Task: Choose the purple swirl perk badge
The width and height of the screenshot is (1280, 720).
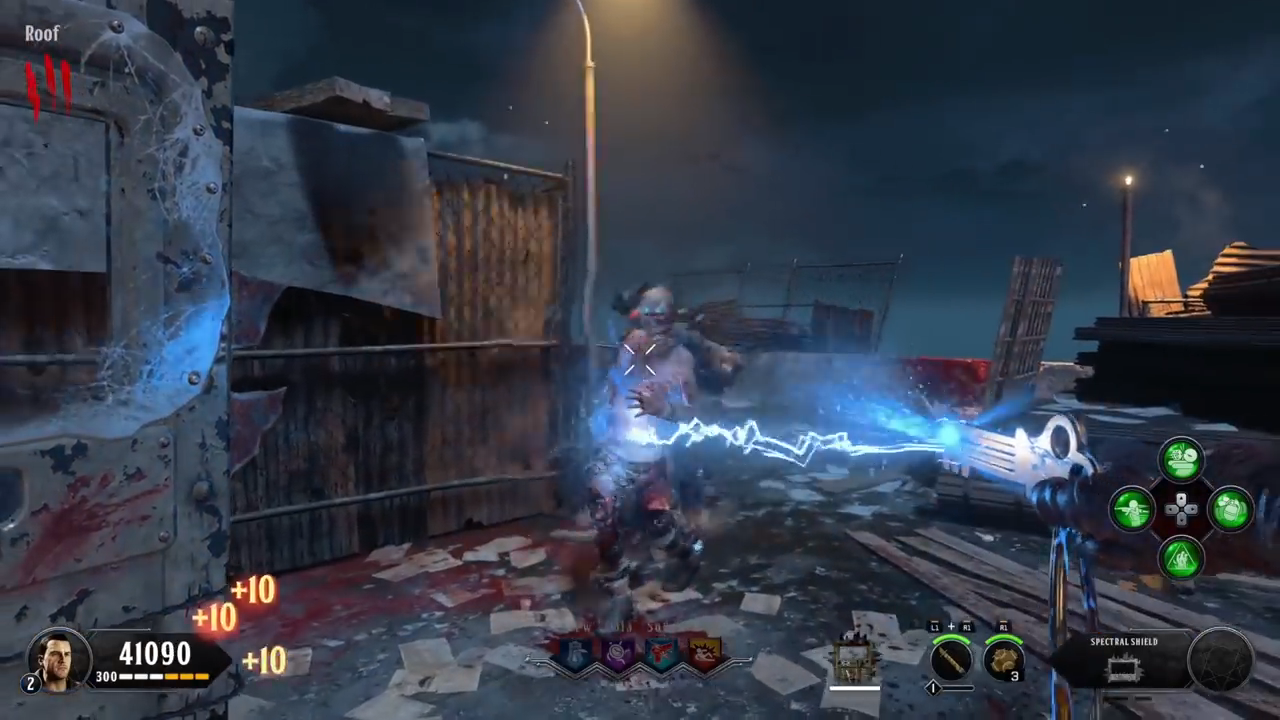Action: tap(619, 653)
